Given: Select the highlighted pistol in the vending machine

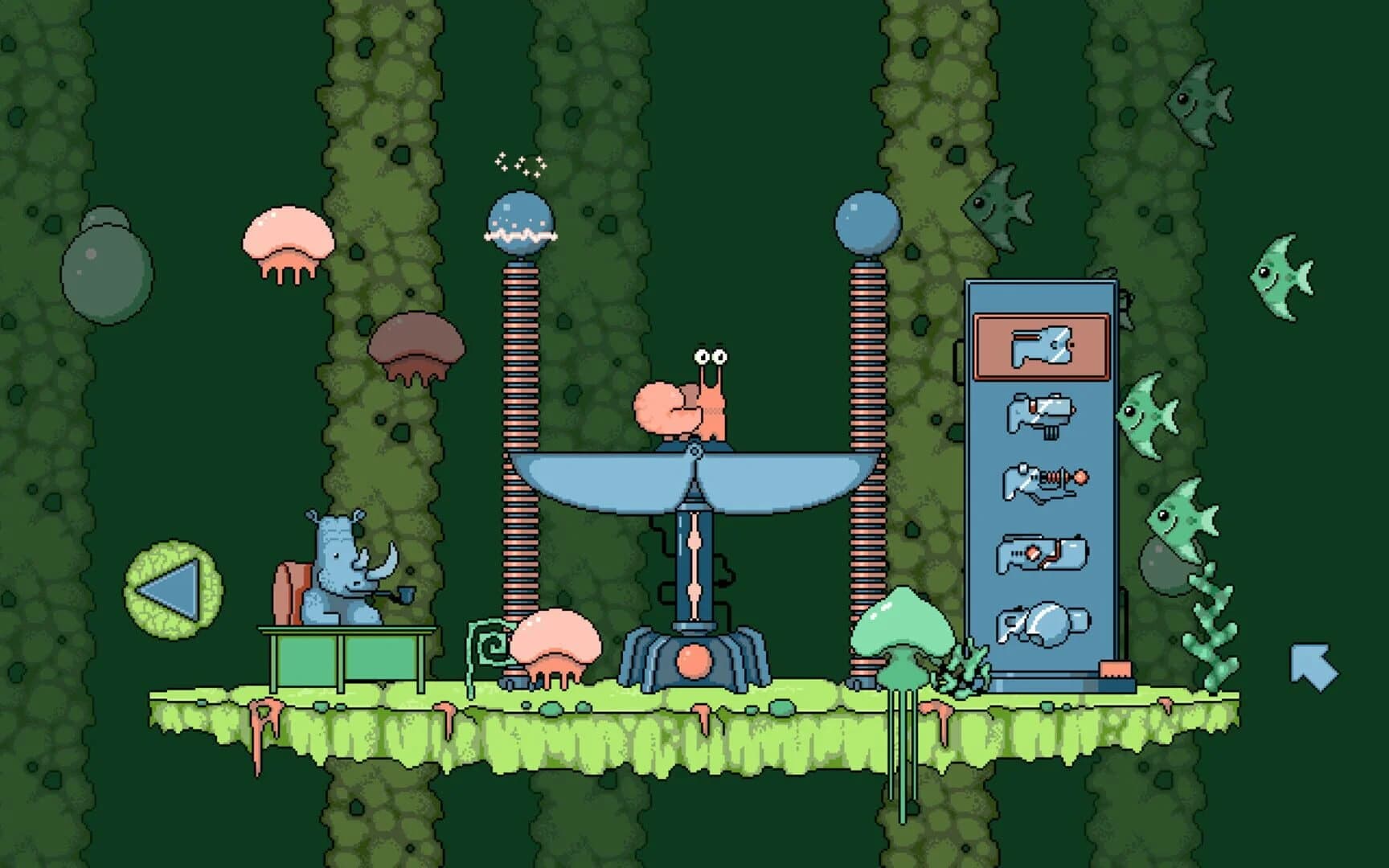Looking at the screenshot, I should click(x=1042, y=346).
